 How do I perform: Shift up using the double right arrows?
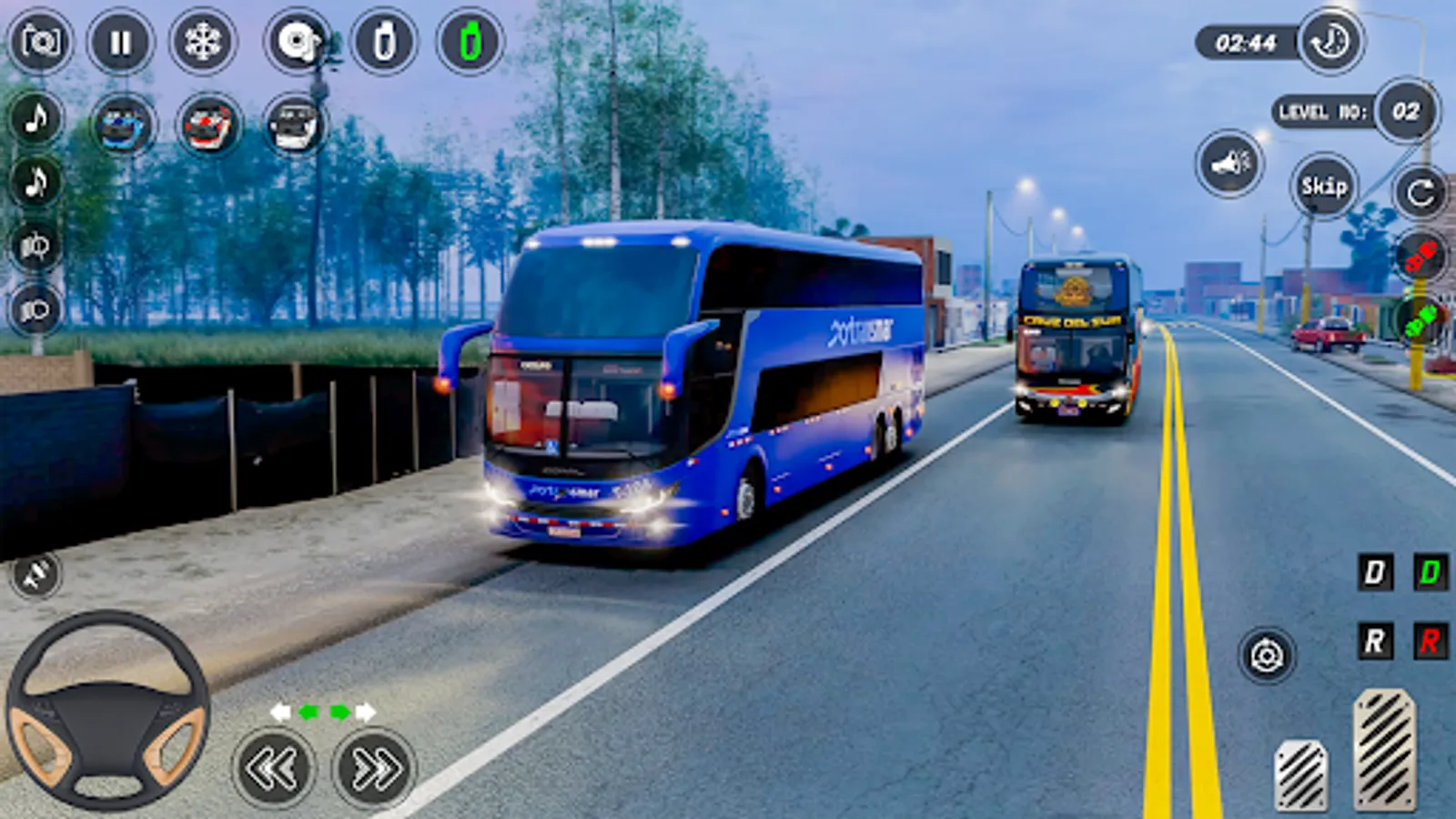click(x=364, y=769)
